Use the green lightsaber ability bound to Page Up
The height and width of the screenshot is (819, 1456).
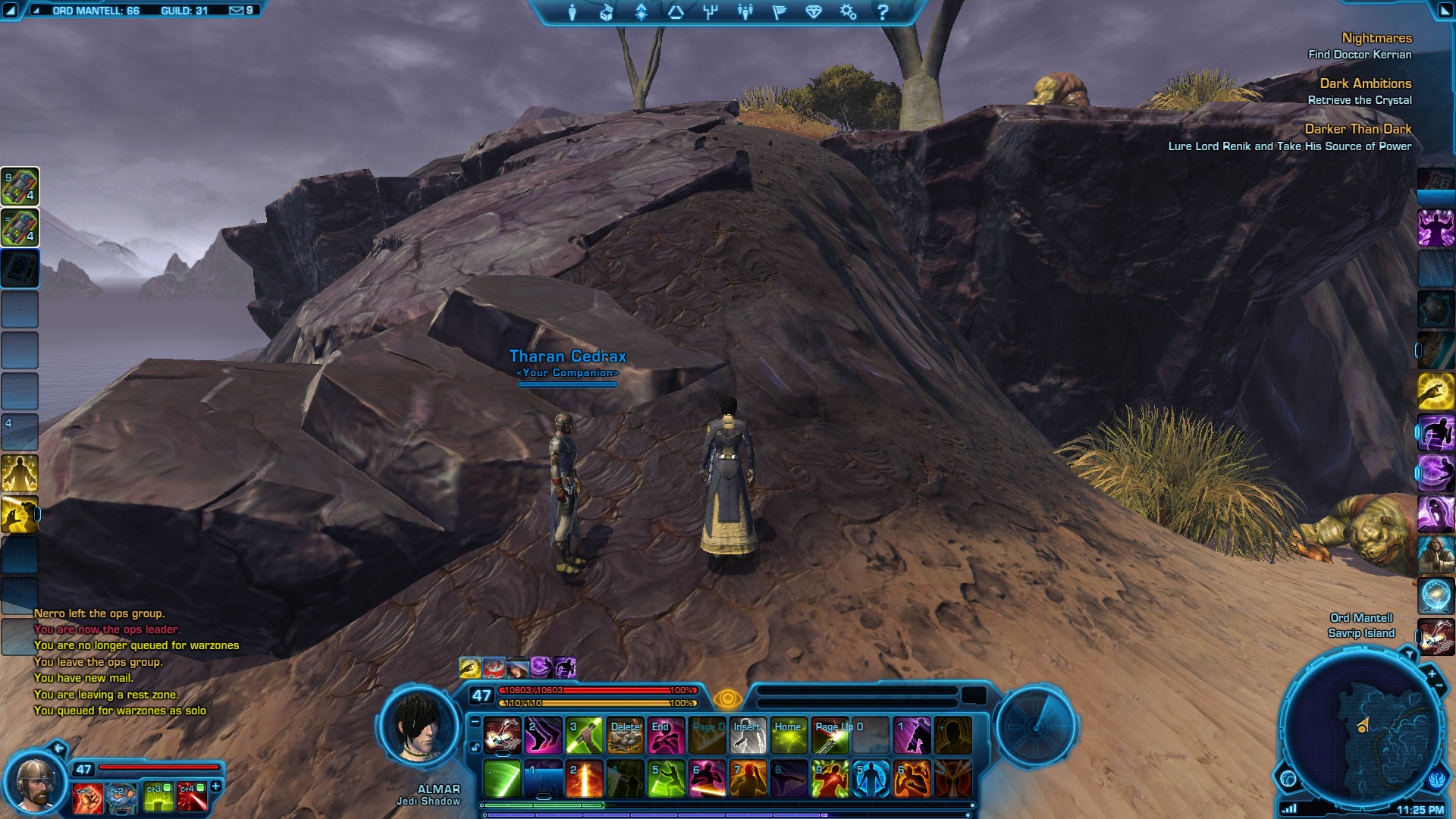click(x=830, y=736)
